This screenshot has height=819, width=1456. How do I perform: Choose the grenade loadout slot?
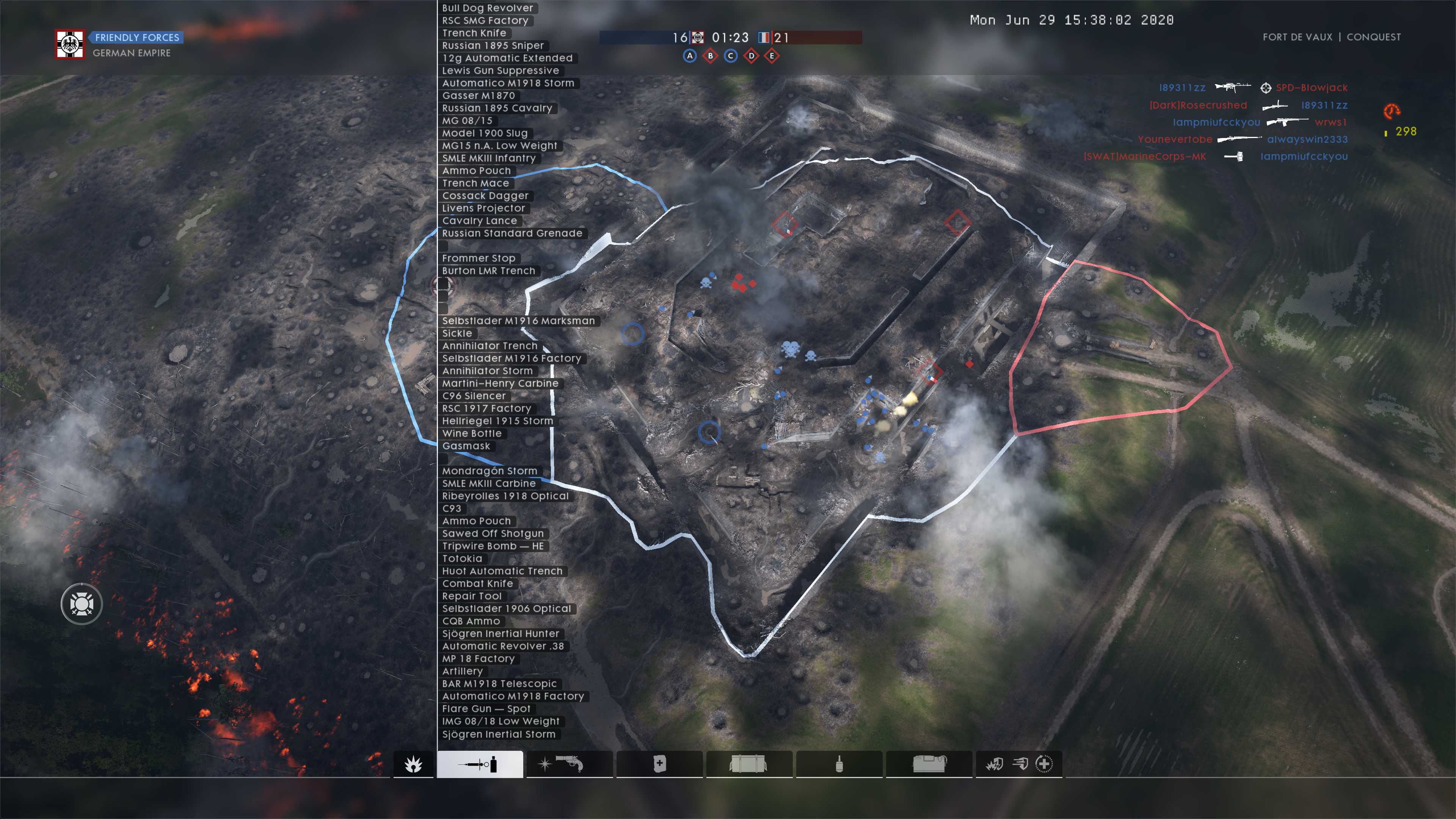point(839,764)
